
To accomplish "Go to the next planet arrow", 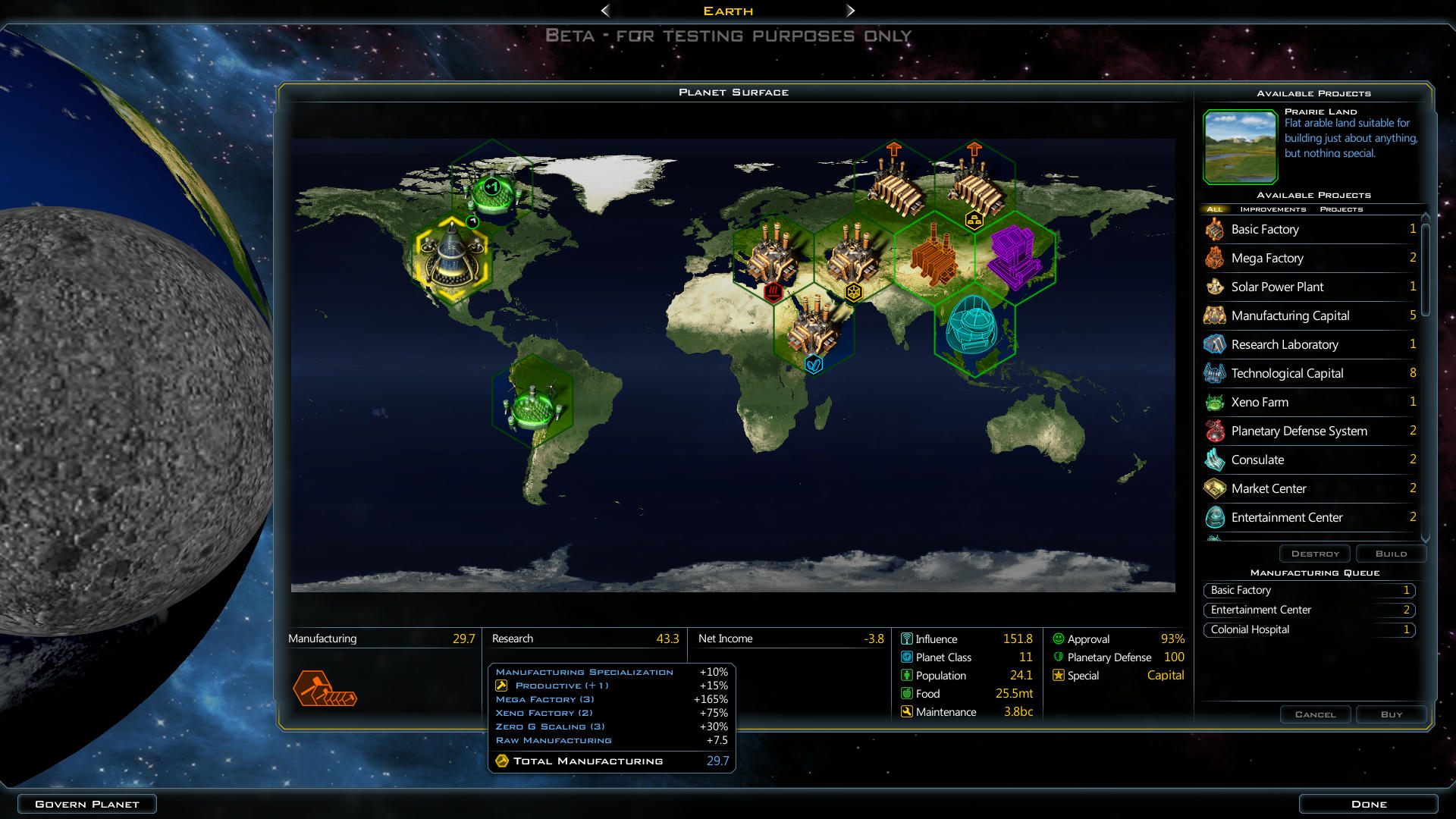I will pyautogui.click(x=850, y=11).
